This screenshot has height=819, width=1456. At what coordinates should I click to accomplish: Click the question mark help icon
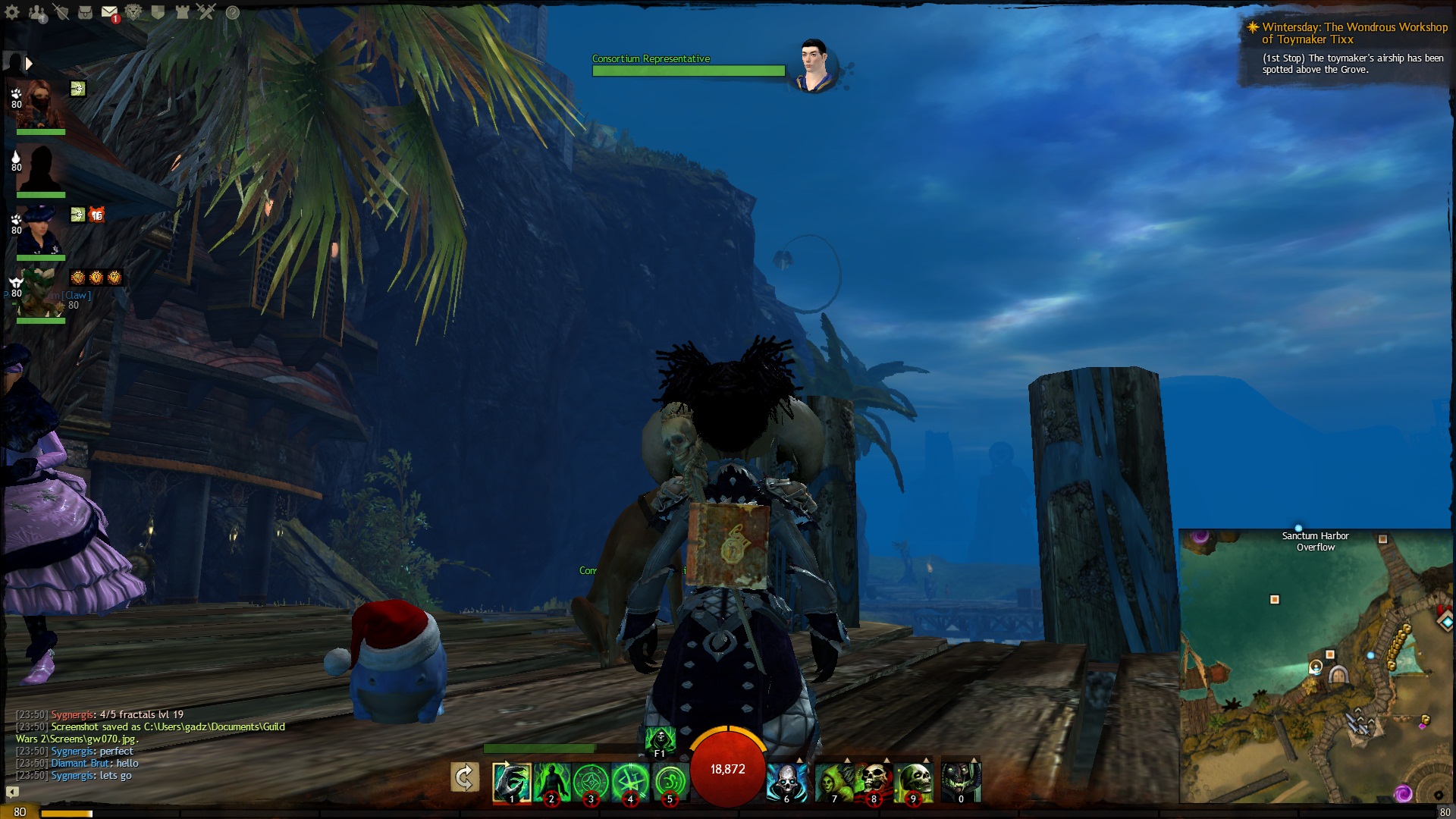click(x=233, y=13)
